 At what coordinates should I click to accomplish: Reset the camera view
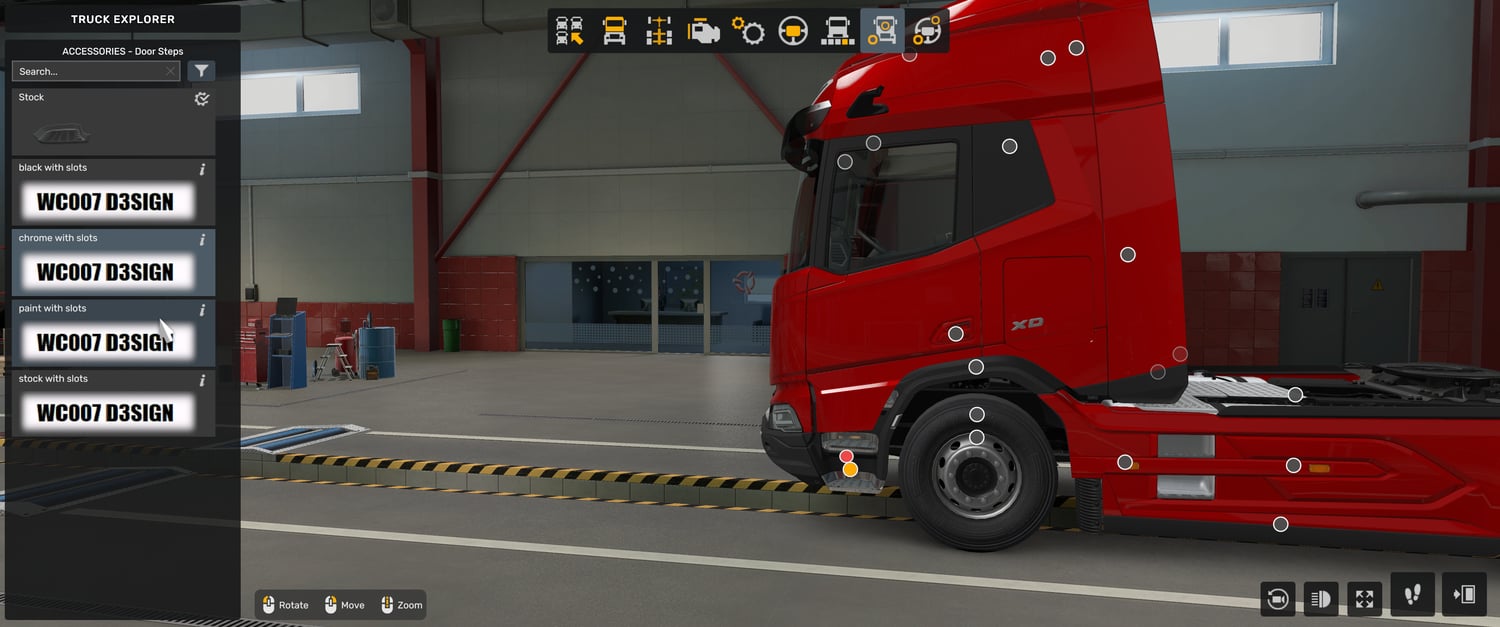(1277, 599)
